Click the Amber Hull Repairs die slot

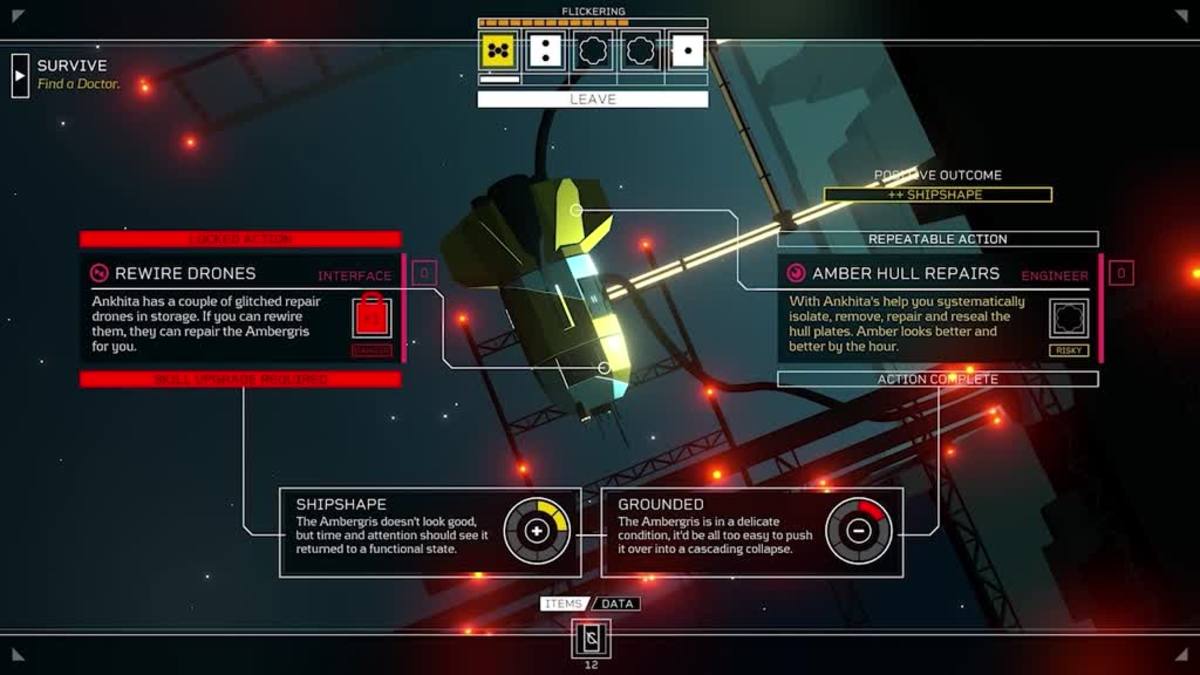[1068, 317]
